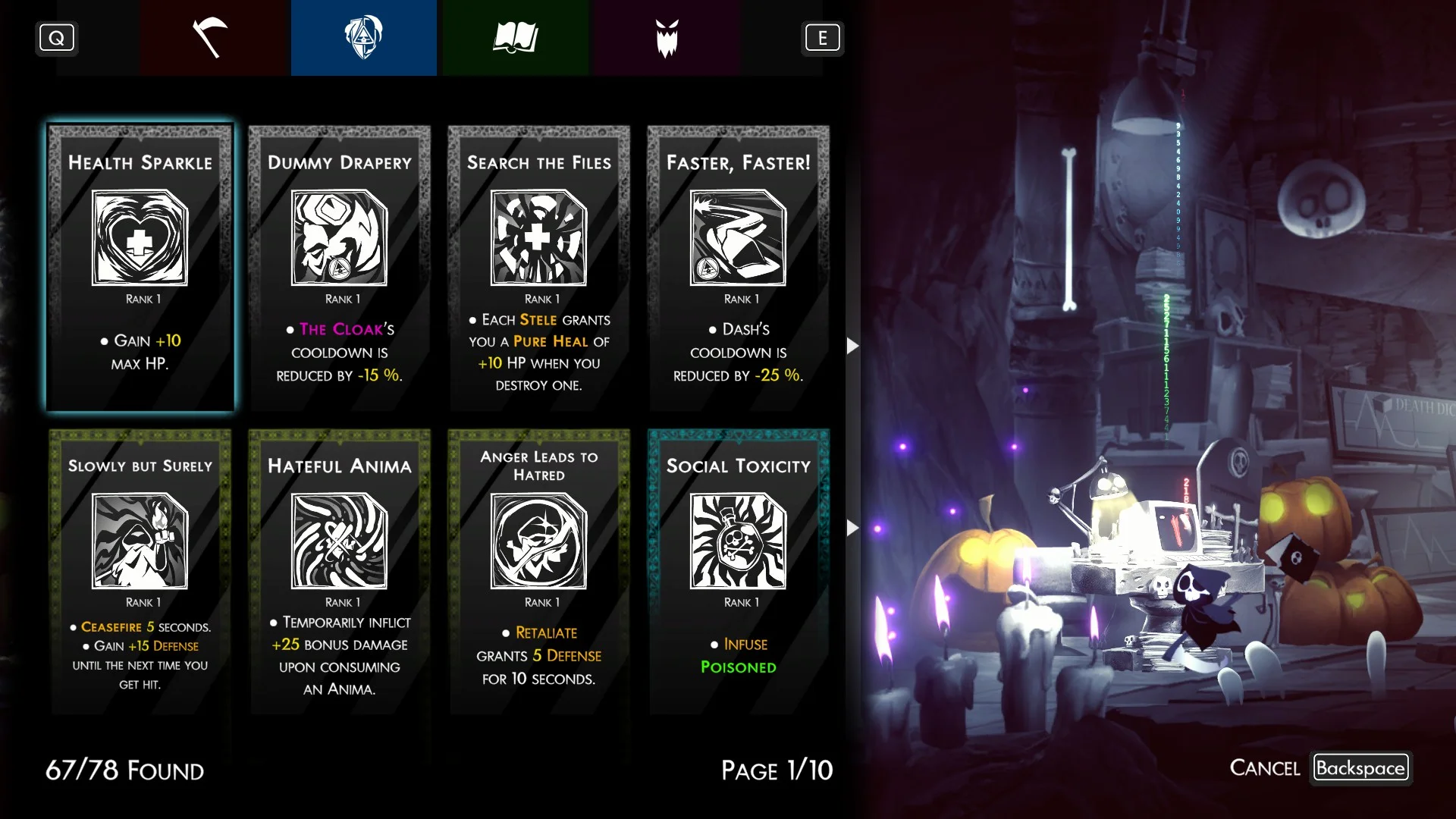The width and height of the screenshot is (1456, 819).
Task: Switch to the scythe weapons tab
Action: [212, 38]
